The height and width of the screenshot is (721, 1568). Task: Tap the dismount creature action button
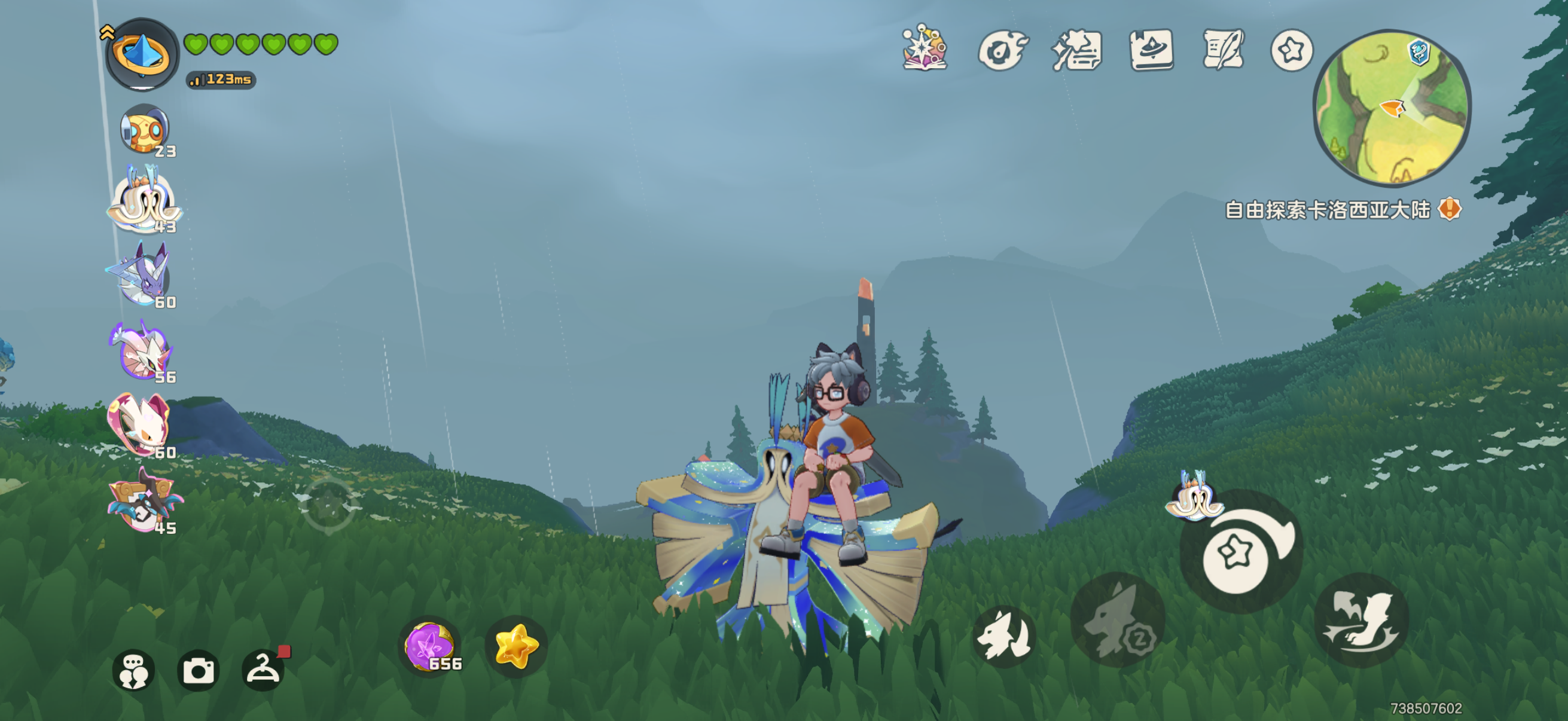(x=1361, y=621)
